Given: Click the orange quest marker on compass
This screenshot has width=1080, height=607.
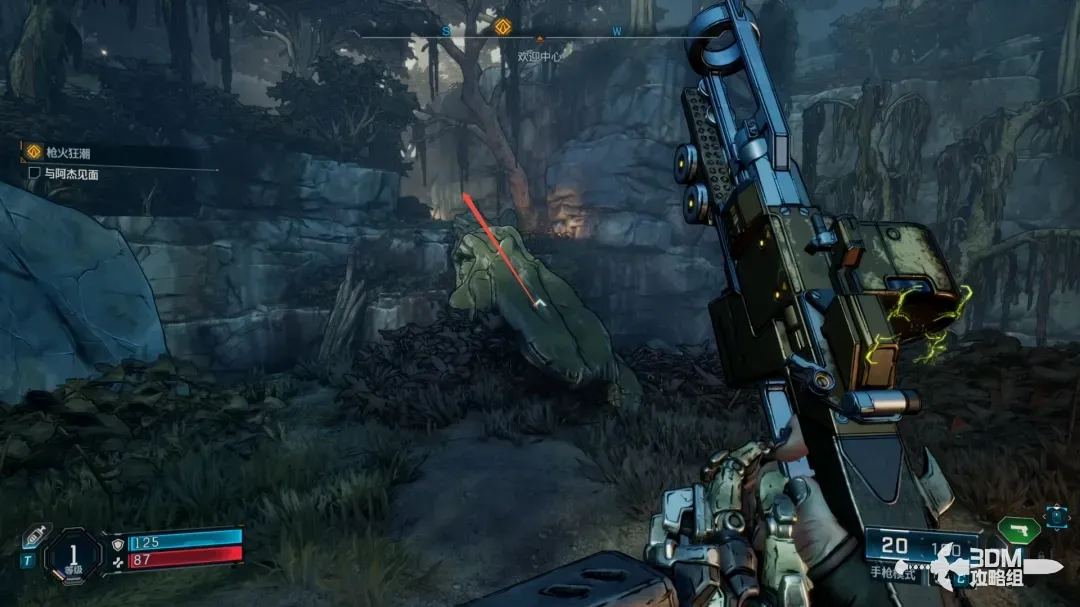Looking at the screenshot, I should pyautogui.click(x=503, y=27).
